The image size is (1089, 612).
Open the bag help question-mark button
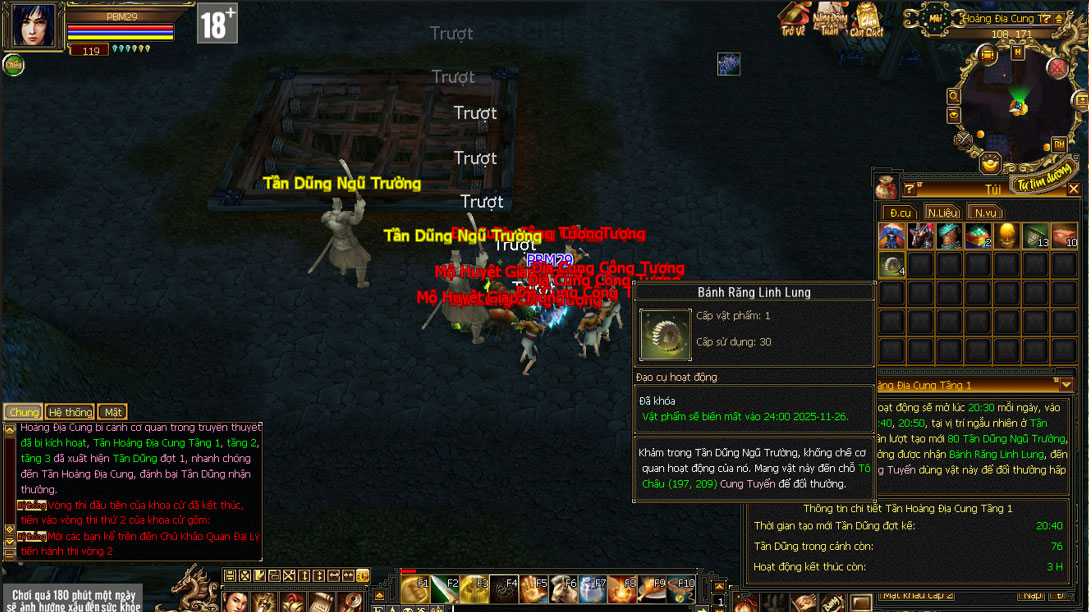click(x=909, y=189)
